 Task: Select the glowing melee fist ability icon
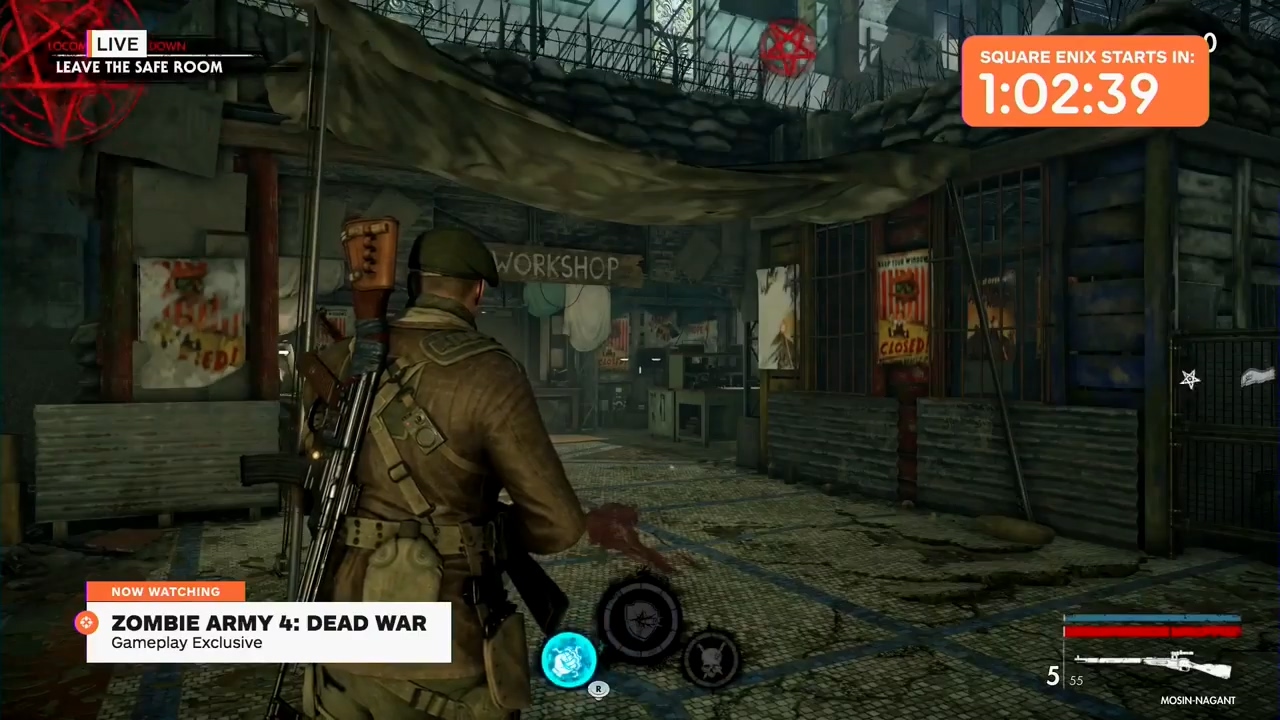[x=570, y=658]
